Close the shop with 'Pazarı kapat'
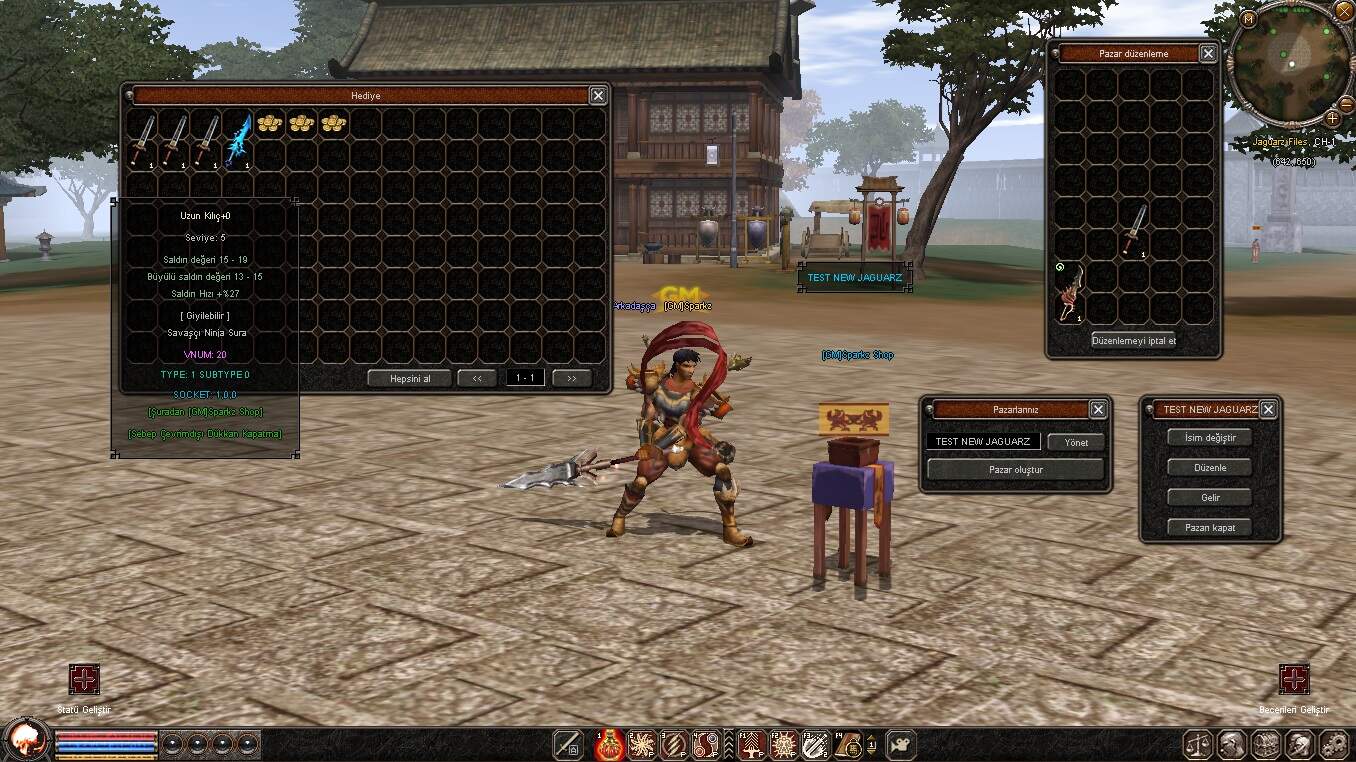Image resolution: width=1356 pixels, height=762 pixels. [1210, 527]
